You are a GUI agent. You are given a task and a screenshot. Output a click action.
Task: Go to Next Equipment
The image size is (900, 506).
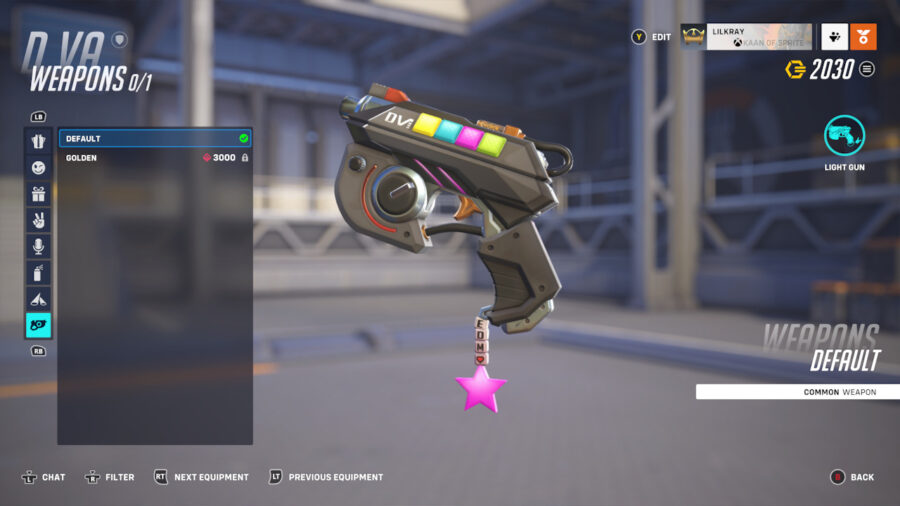(201, 477)
